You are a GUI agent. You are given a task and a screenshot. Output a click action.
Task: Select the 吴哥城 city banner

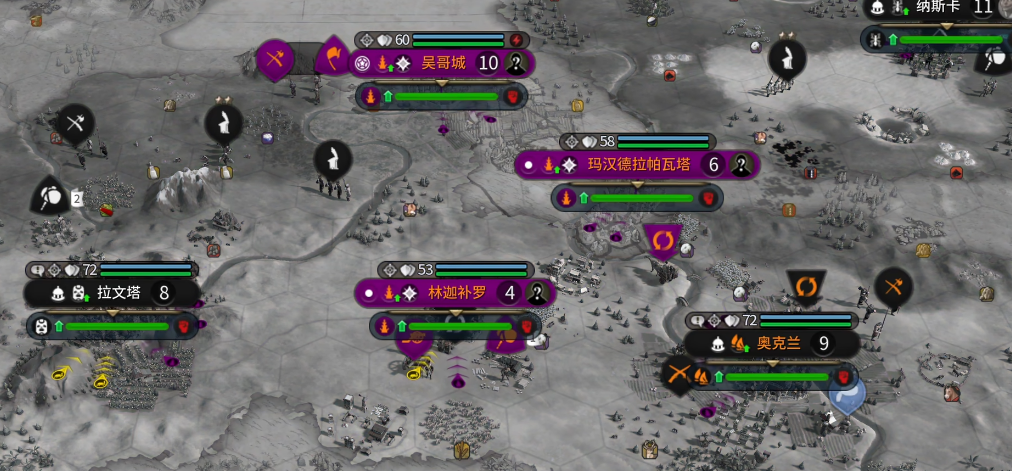click(443, 63)
